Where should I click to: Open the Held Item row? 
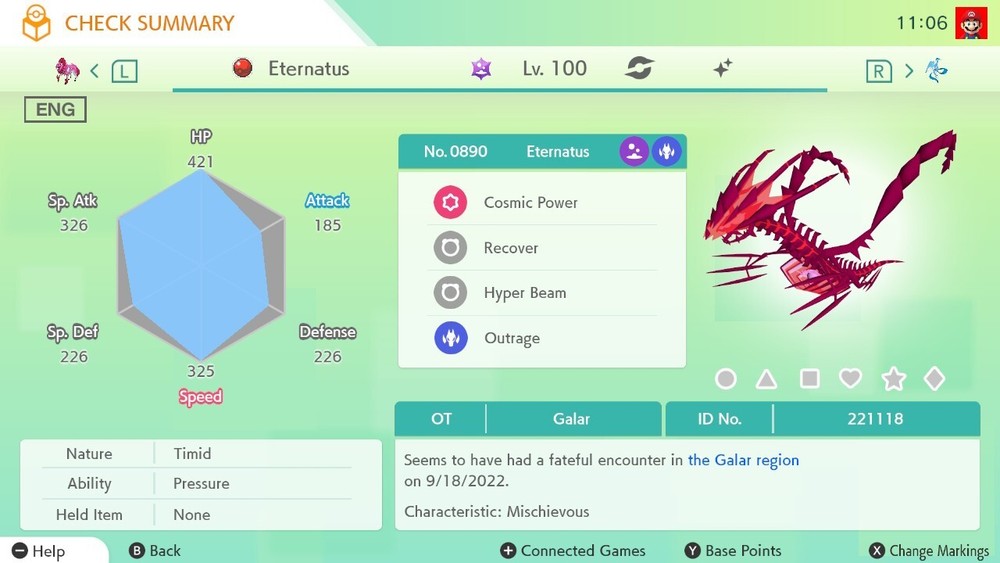click(x=200, y=515)
